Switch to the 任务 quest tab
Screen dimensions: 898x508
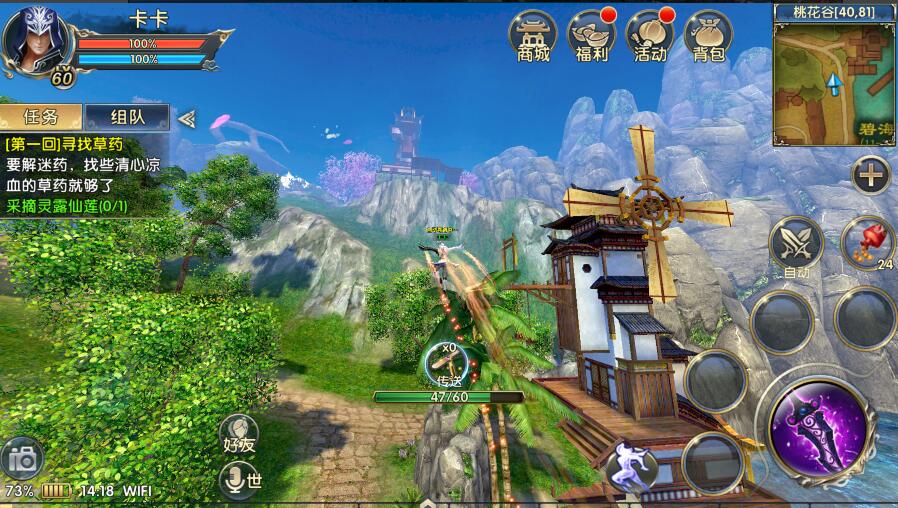[40, 117]
